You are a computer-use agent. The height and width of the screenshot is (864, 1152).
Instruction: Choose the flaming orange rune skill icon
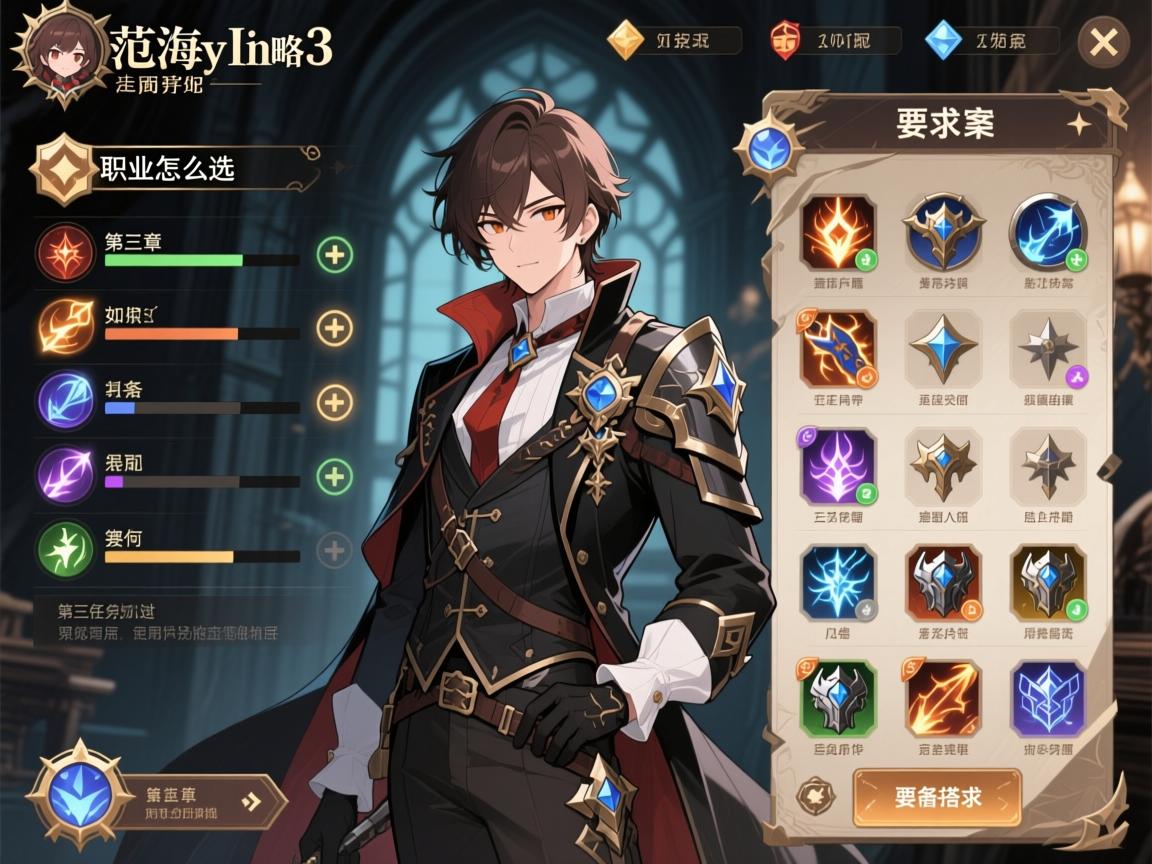pyautogui.click(x=838, y=233)
